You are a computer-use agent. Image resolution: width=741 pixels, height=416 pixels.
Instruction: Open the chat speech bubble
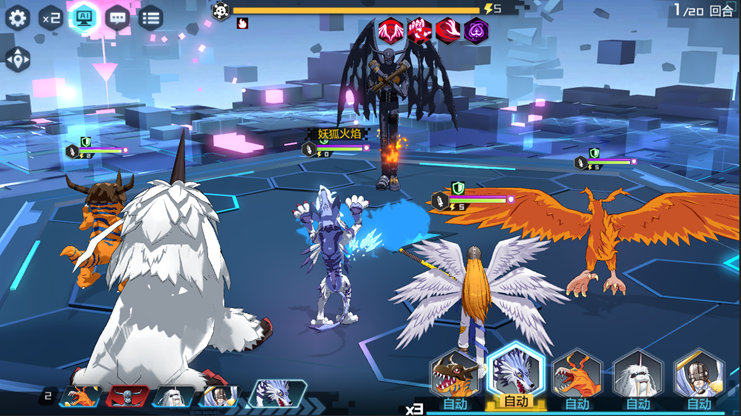tap(117, 17)
